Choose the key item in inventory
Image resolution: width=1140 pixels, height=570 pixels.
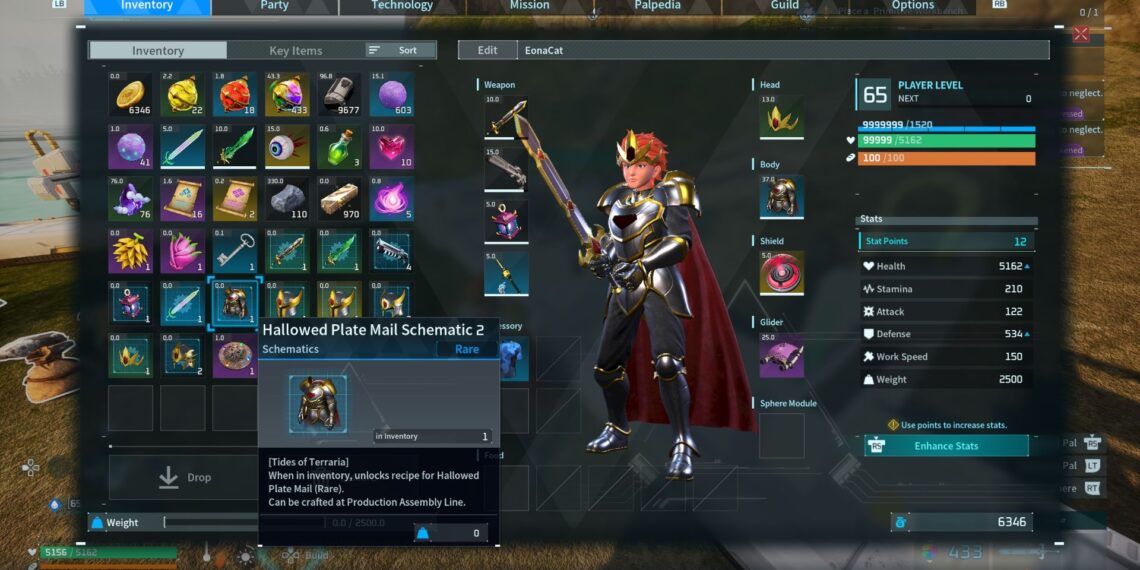click(234, 251)
